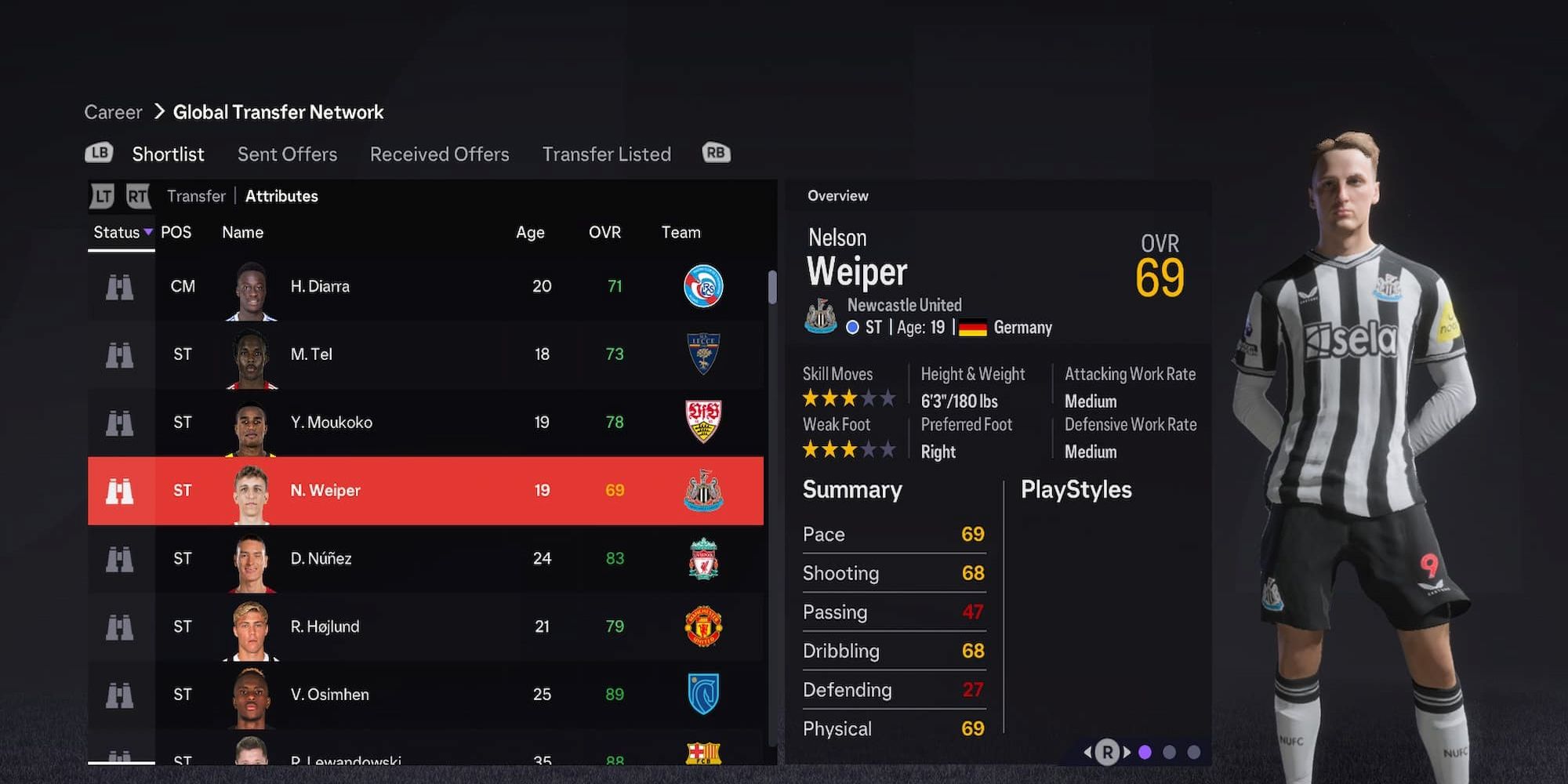Click the right page arrow near the R button
This screenshot has height=784, width=1568.
pyautogui.click(x=1127, y=751)
